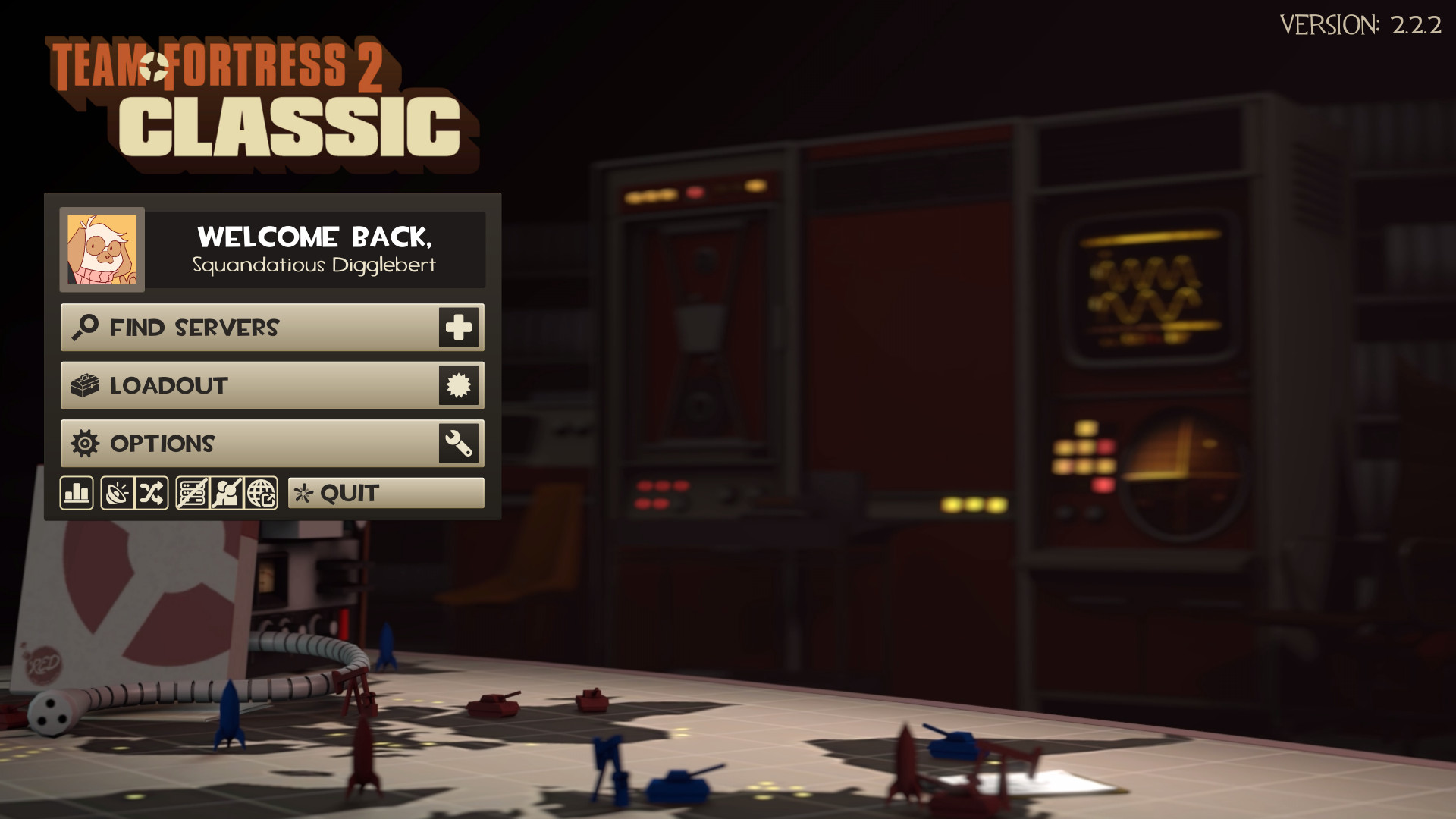
Task: Click the satellite broadcast icon
Action: coord(118,493)
